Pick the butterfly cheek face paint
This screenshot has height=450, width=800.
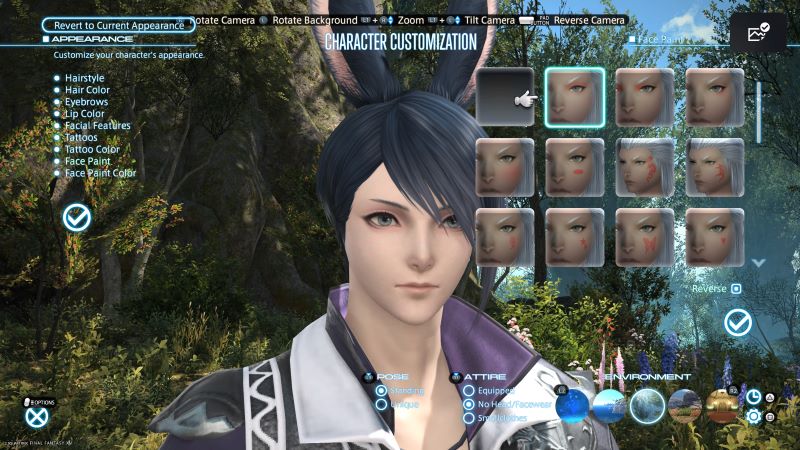(645, 237)
